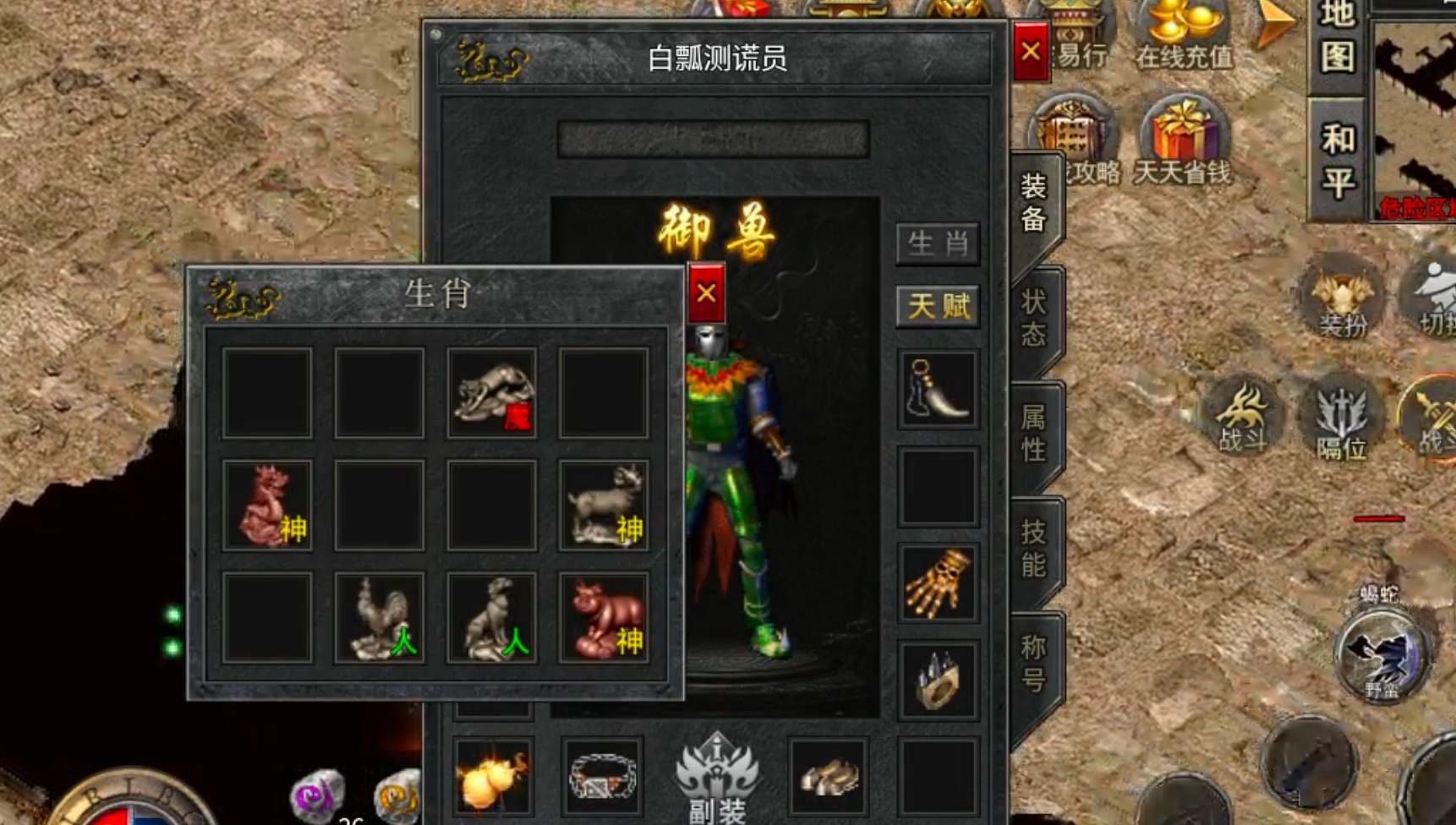Enable the highlighted 天赋 talent option

938,307
